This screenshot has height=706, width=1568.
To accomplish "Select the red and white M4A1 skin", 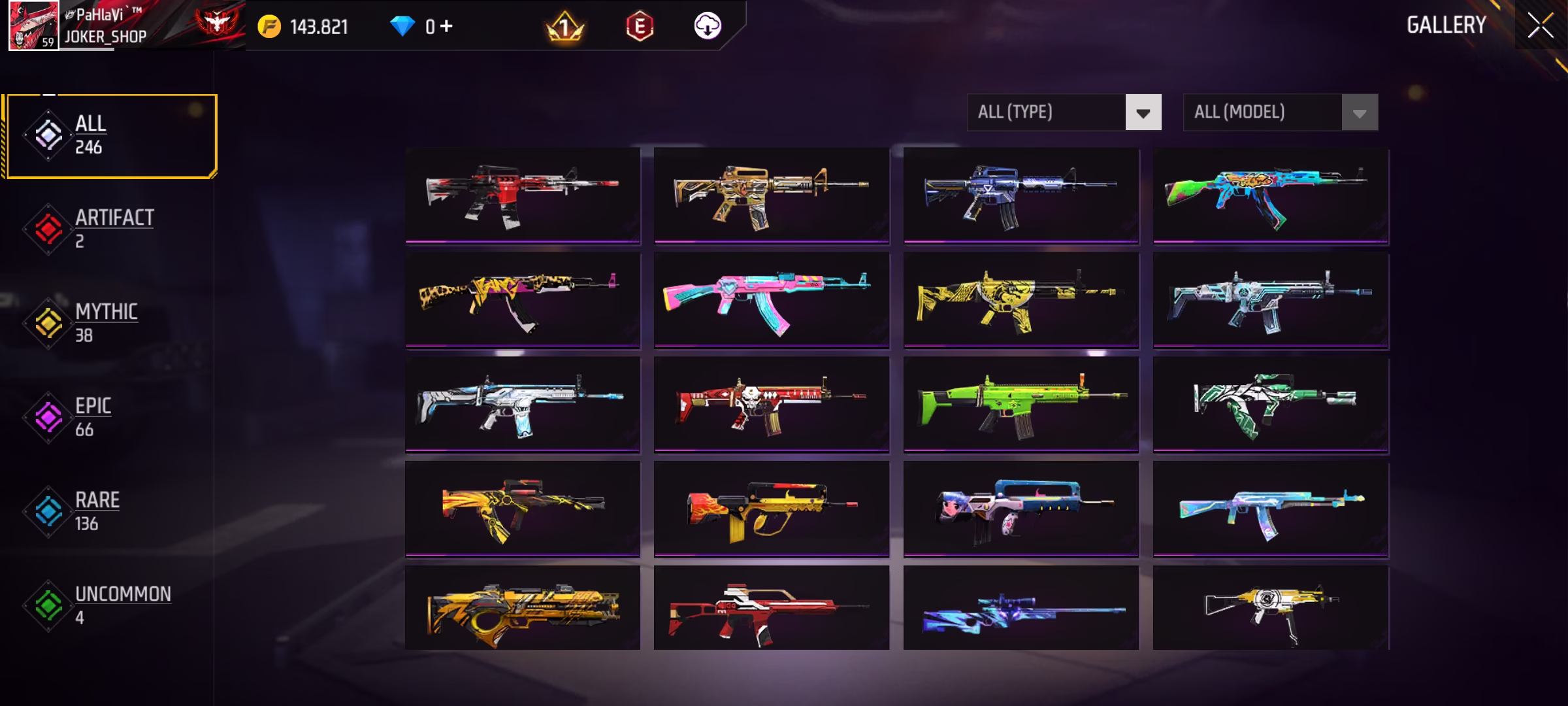I will pyautogui.click(x=523, y=195).
